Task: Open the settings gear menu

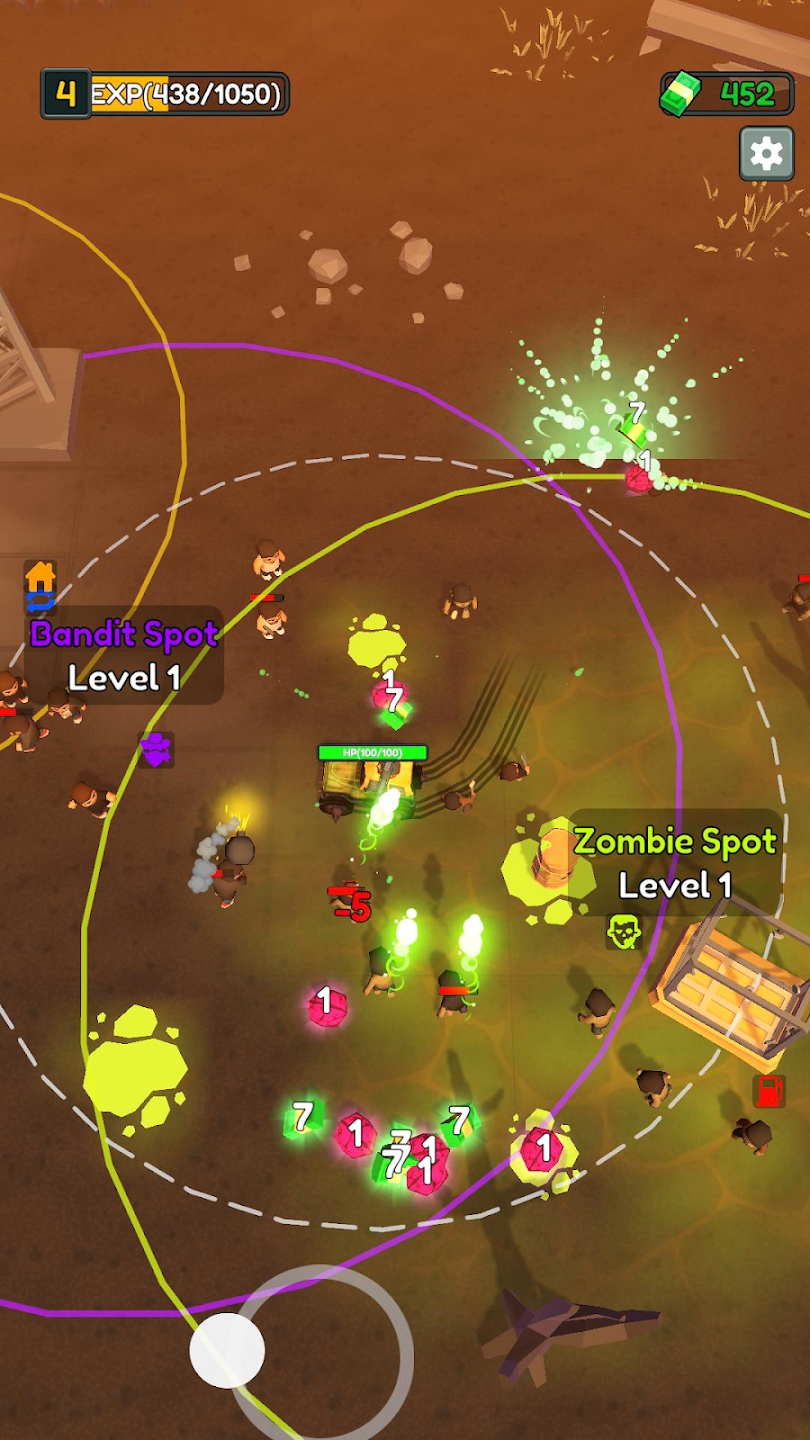Action: coord(766,154)
